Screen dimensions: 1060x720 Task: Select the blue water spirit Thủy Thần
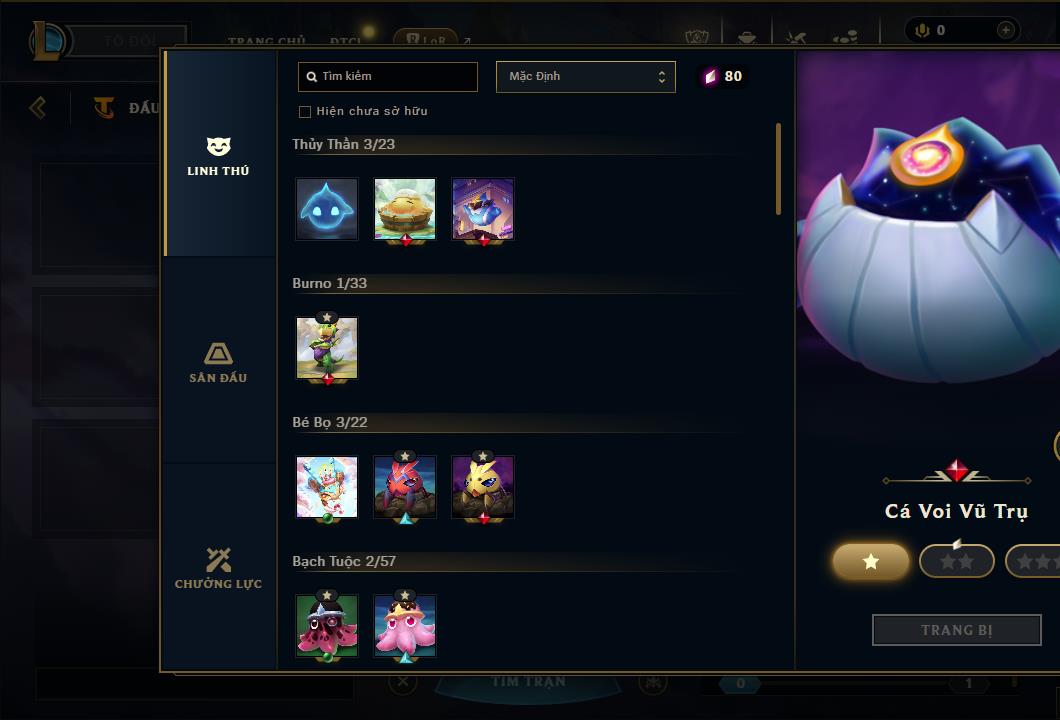pyautogui.click(x=327, y=209)
